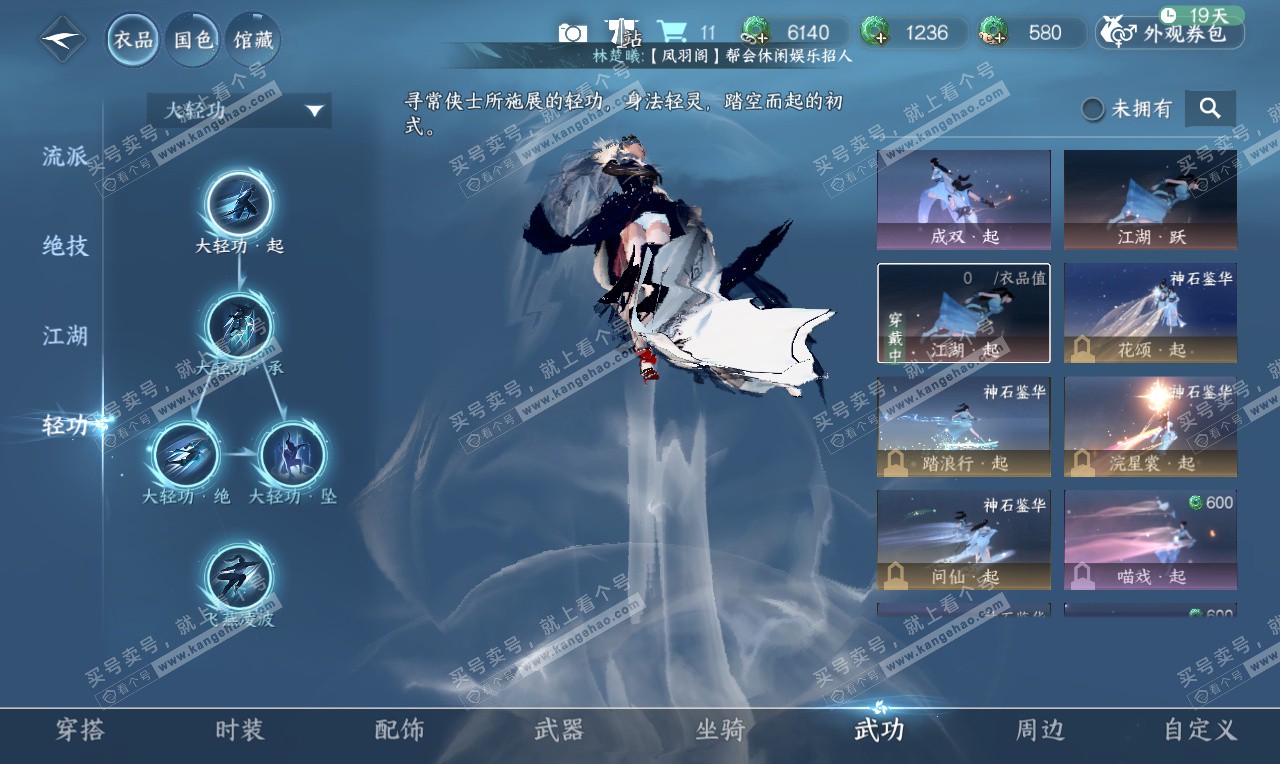This screenshot has width=1280, height=764.
Task: Open the 国色 tab
Action: coord(193,40)
